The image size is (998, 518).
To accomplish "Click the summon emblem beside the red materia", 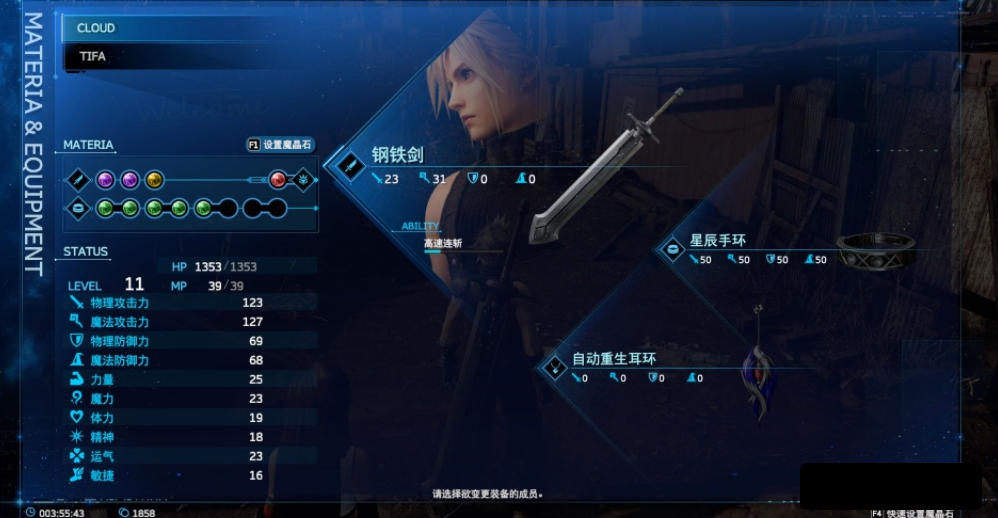I will (x=304, y=180).
